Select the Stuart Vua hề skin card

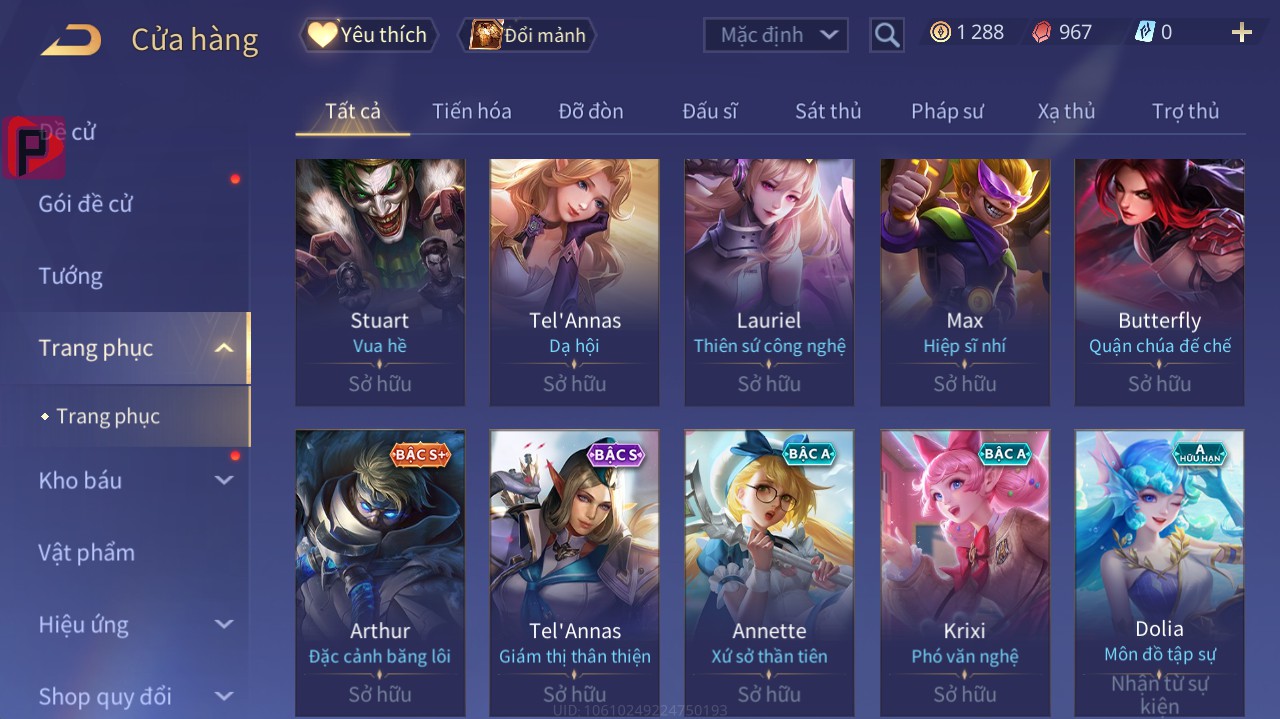point(380,281)
